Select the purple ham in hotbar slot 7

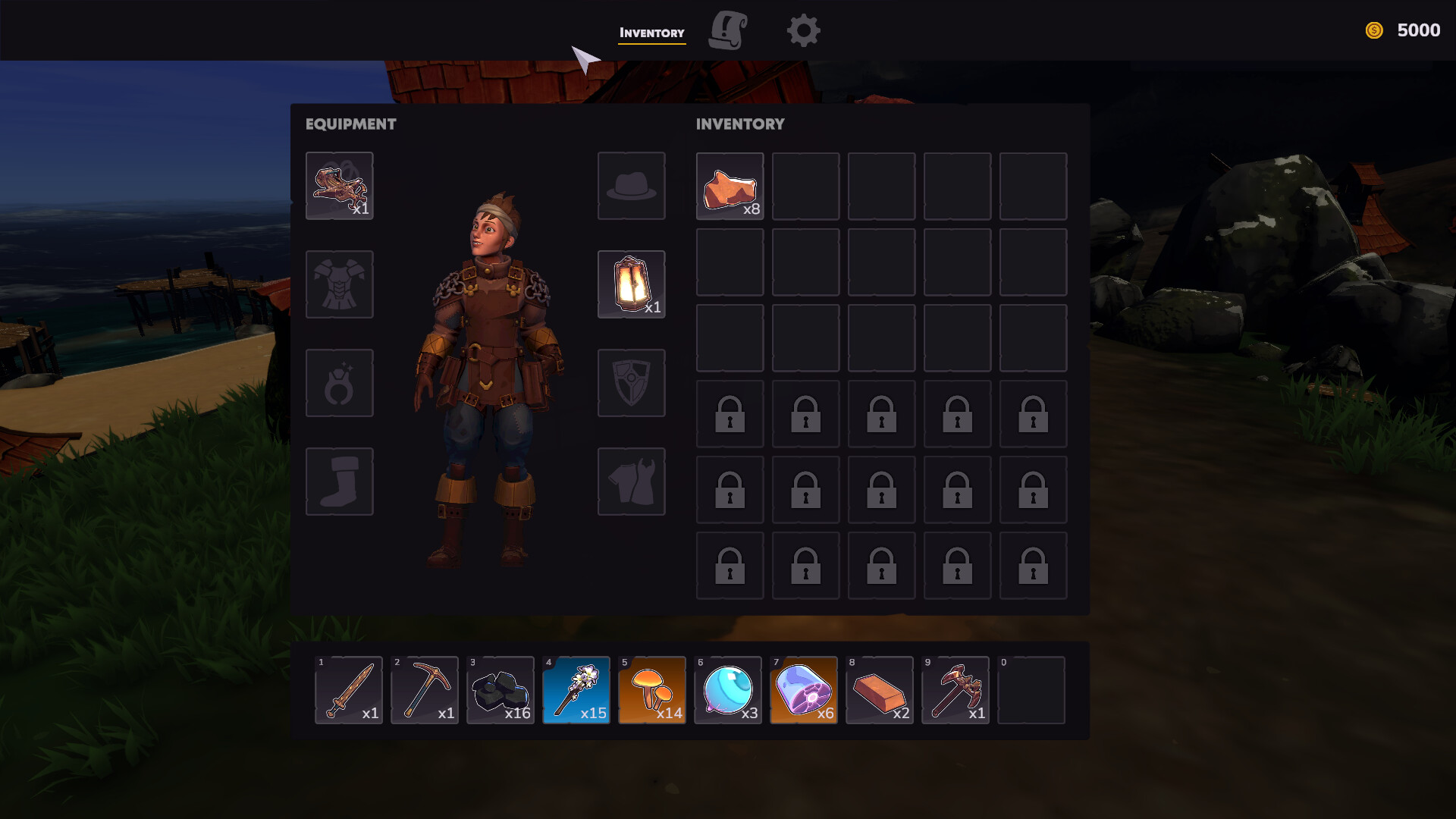pos(803,690)
